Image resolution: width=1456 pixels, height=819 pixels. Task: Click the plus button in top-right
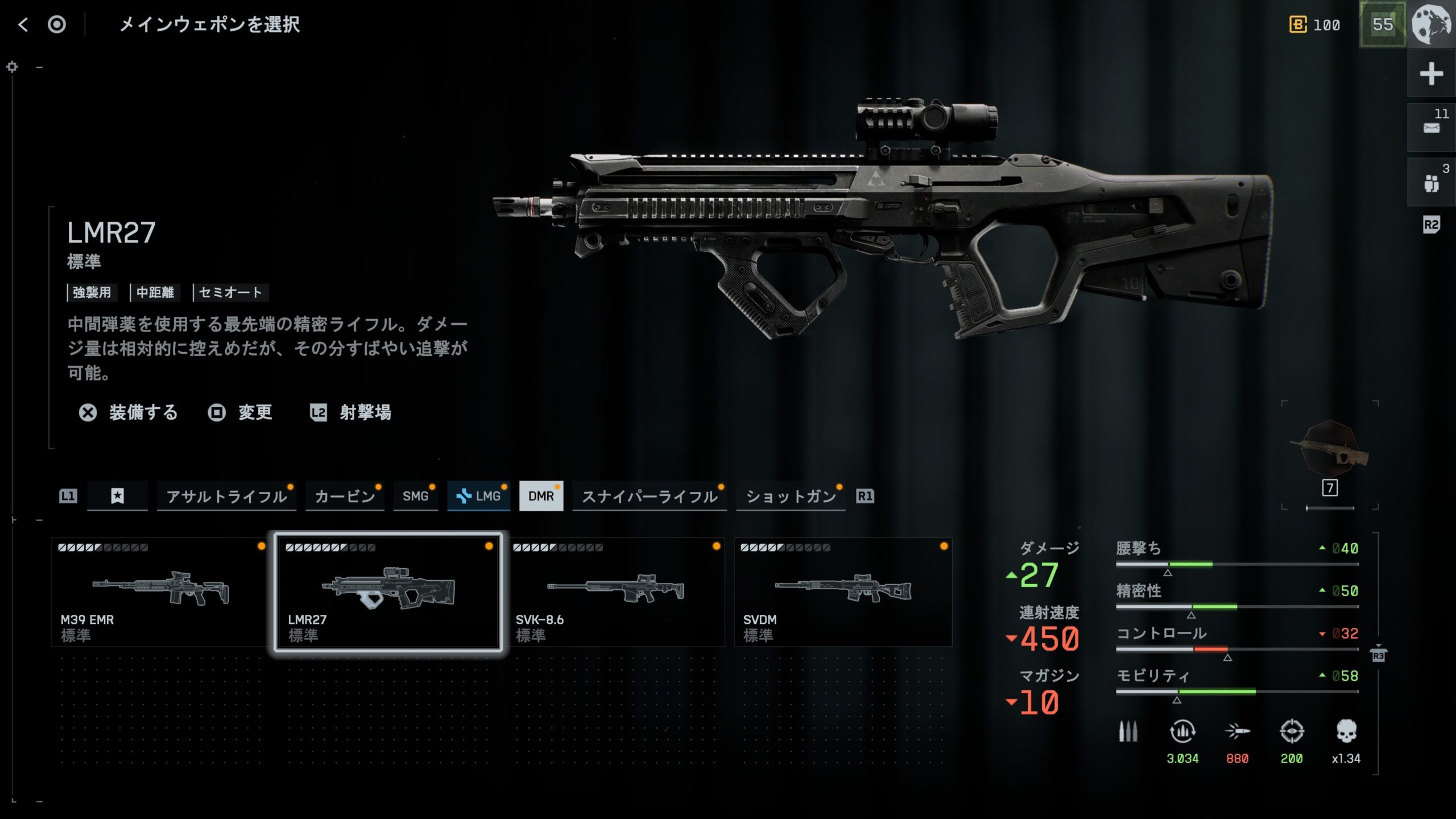click(1431, 74)
